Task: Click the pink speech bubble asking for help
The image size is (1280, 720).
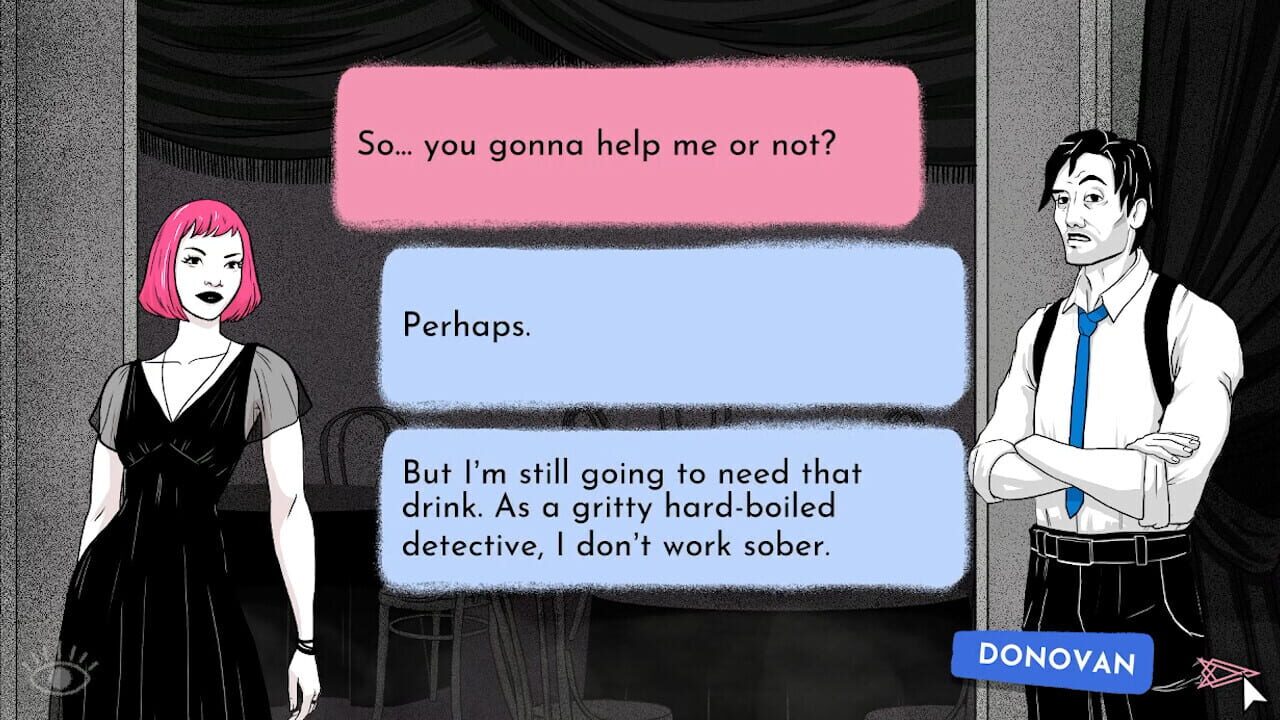Action: (x=630, y=145)
